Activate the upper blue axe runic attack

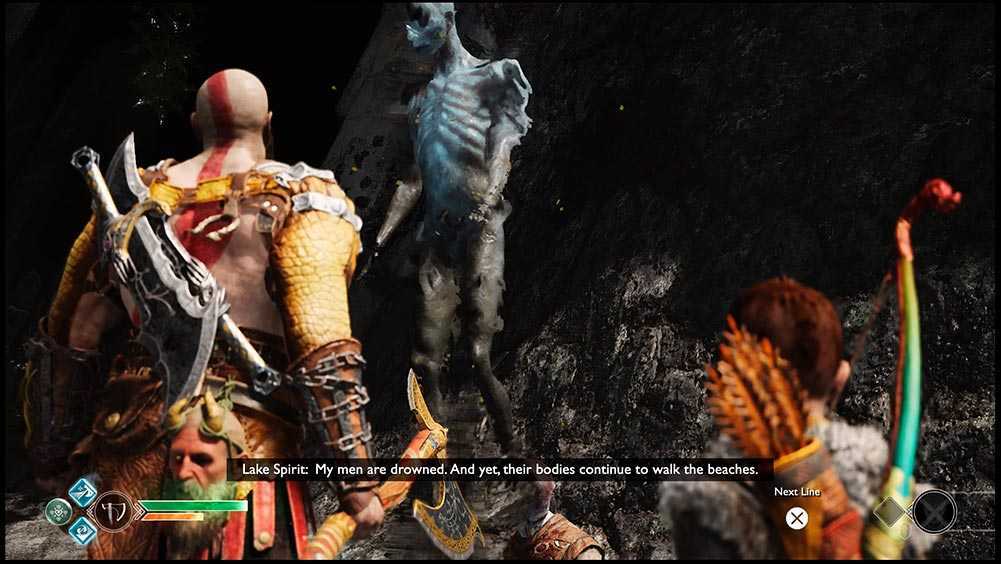[82, 492]
